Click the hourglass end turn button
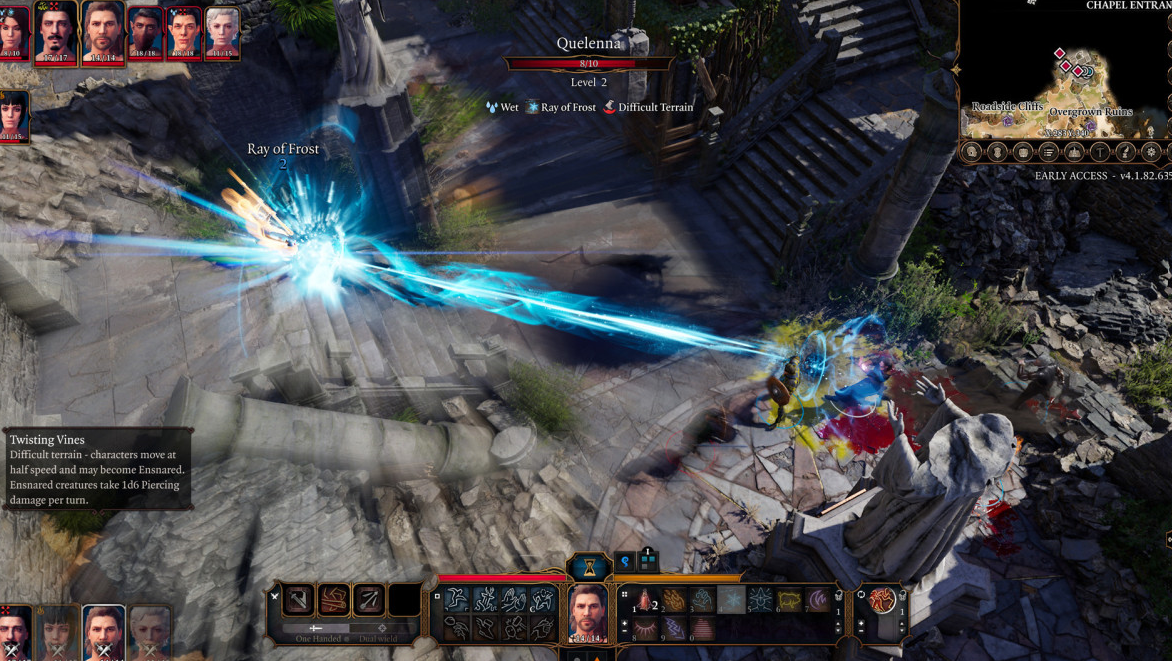Screen dimensions: 1172x661 (x=590, y=567)
